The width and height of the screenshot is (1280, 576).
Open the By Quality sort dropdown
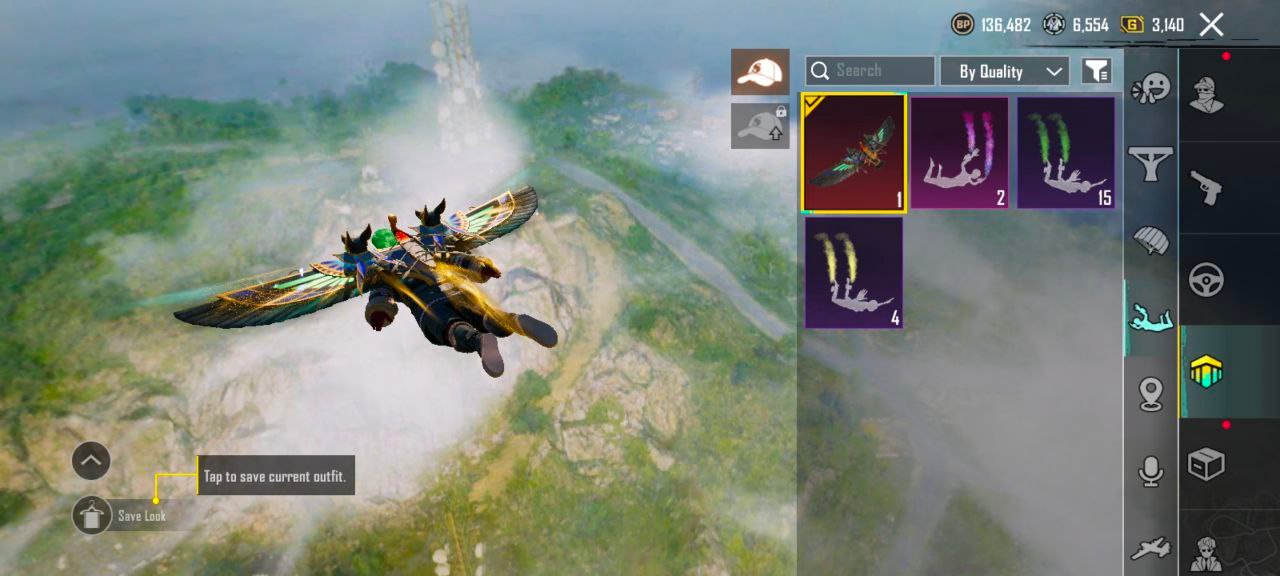coord(1004,71)
